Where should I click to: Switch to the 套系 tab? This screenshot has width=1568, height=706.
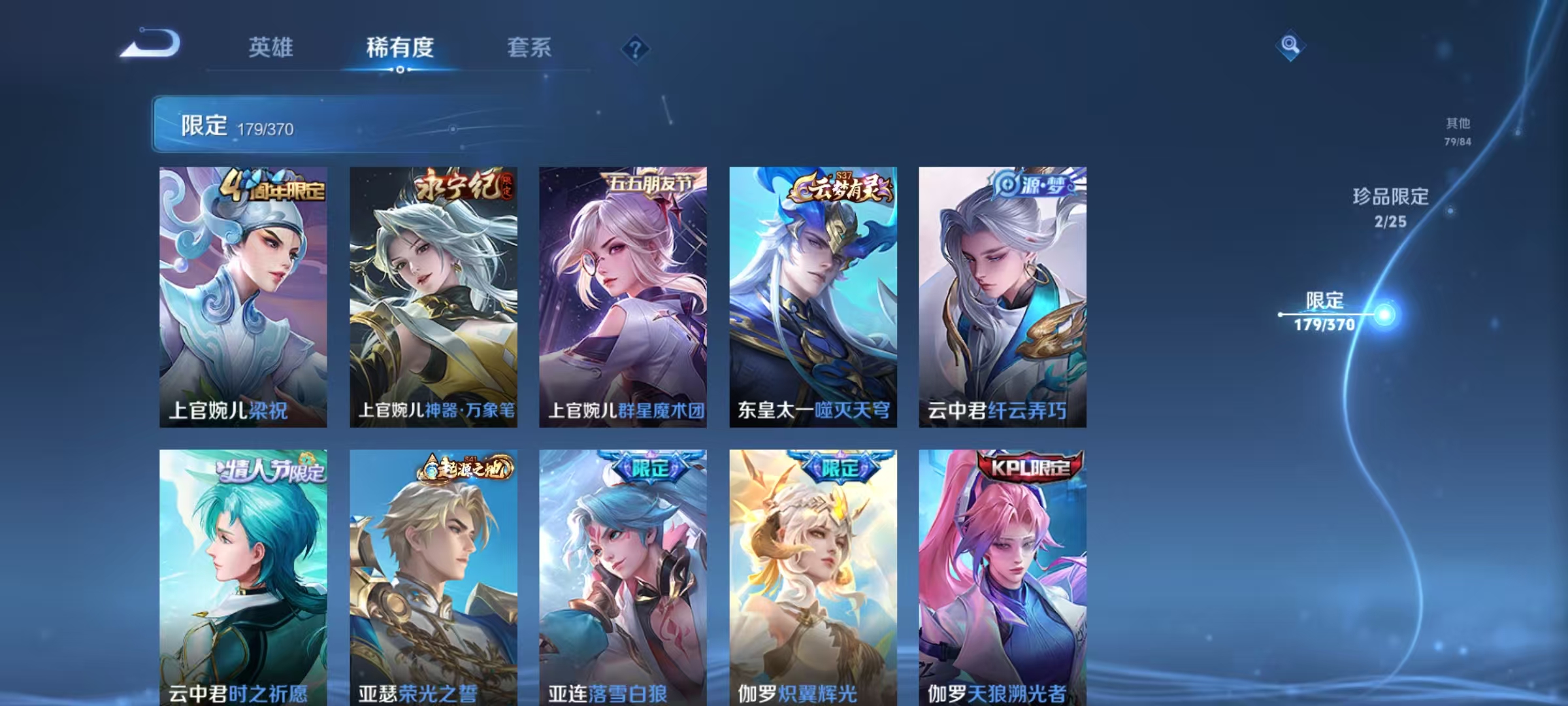(x=530, y=48)
